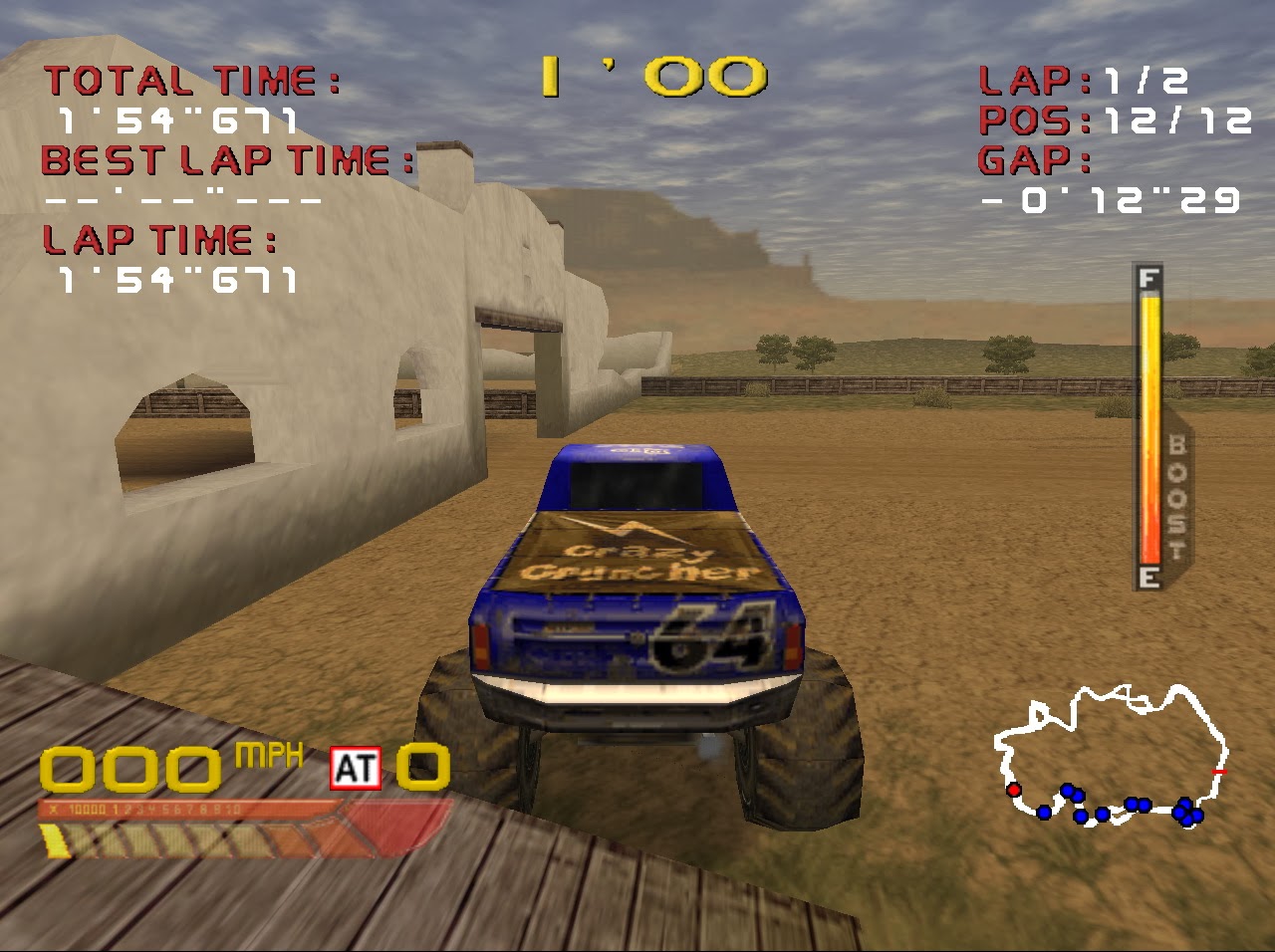
Task: Click the E empty marker on the boost gauge
Action: tap(1148, 577)
